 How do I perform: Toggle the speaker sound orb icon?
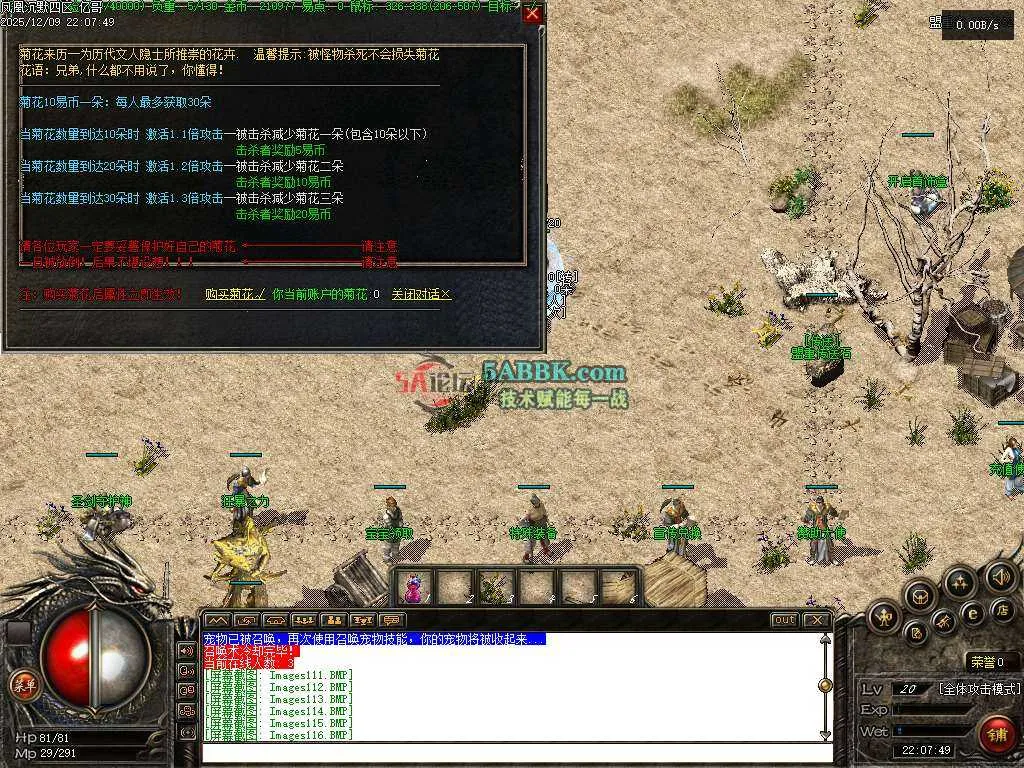coord(1000,577)
